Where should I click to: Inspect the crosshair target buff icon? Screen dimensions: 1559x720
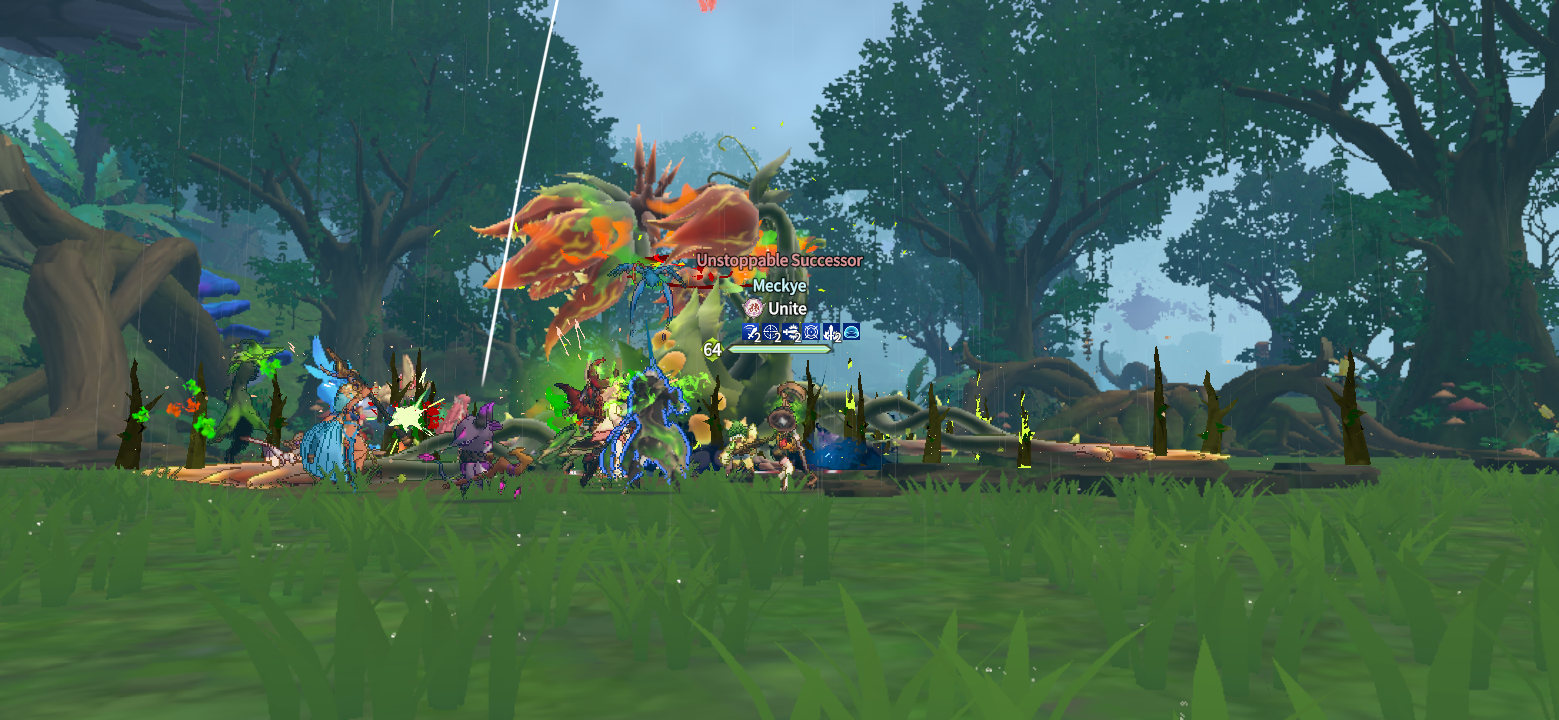point(771,331)
